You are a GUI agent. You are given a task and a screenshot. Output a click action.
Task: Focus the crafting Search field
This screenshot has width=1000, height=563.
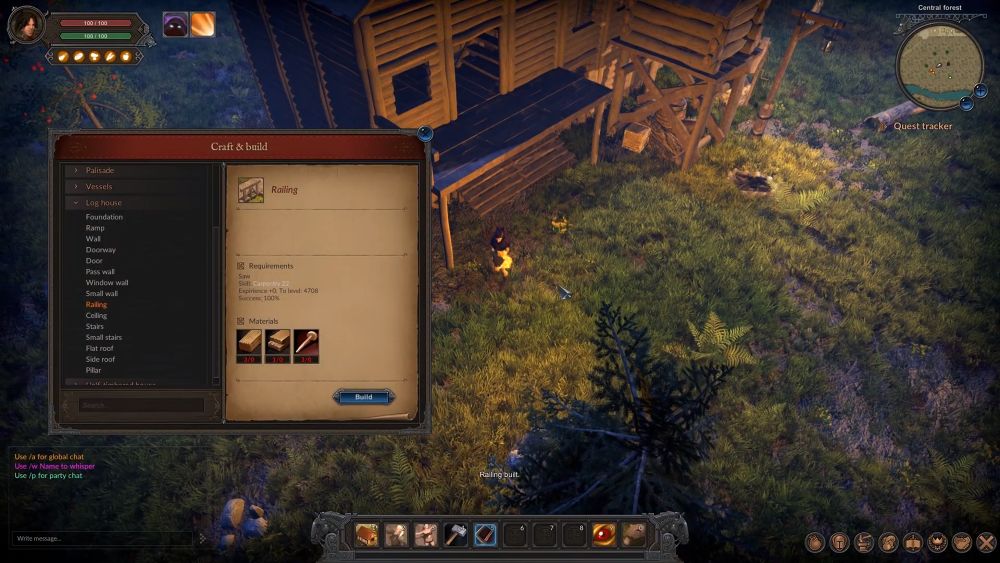tap(140, 405)
